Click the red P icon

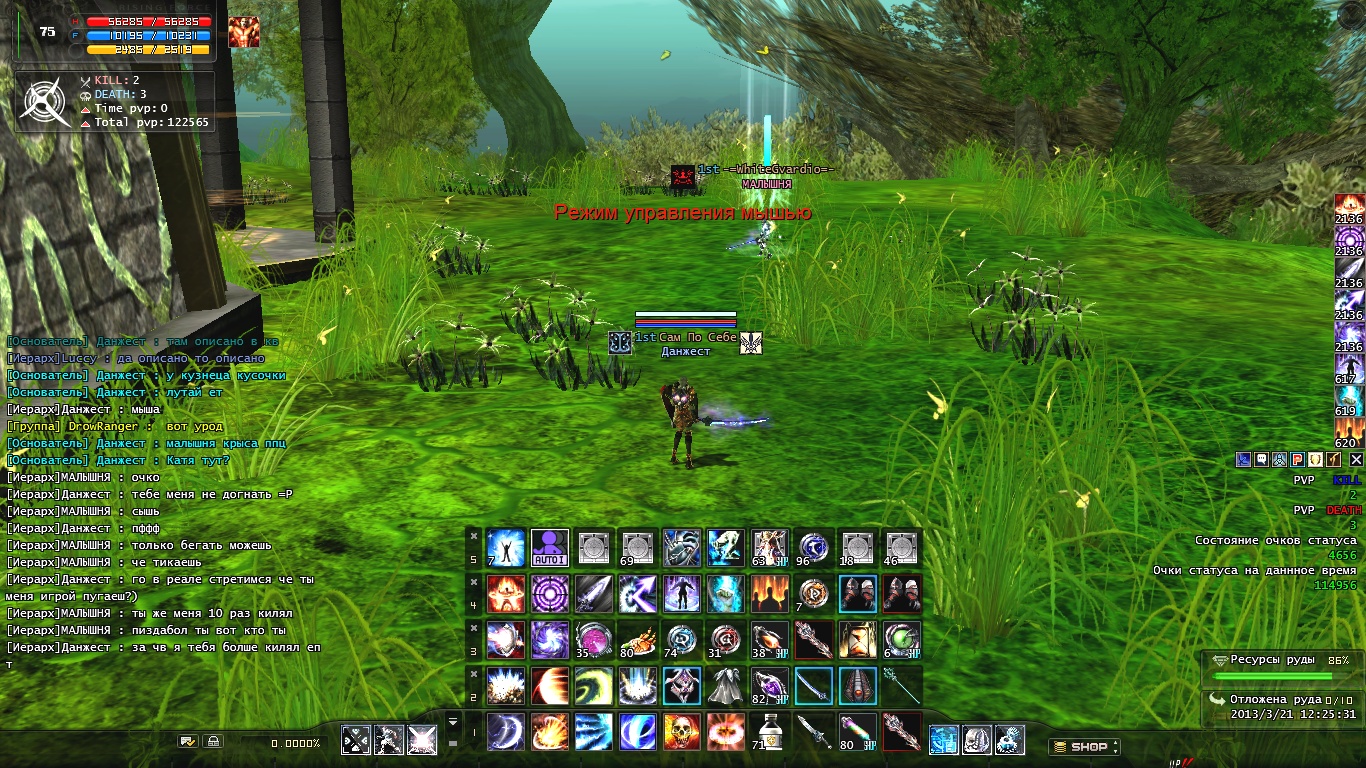click(1296, 459)
